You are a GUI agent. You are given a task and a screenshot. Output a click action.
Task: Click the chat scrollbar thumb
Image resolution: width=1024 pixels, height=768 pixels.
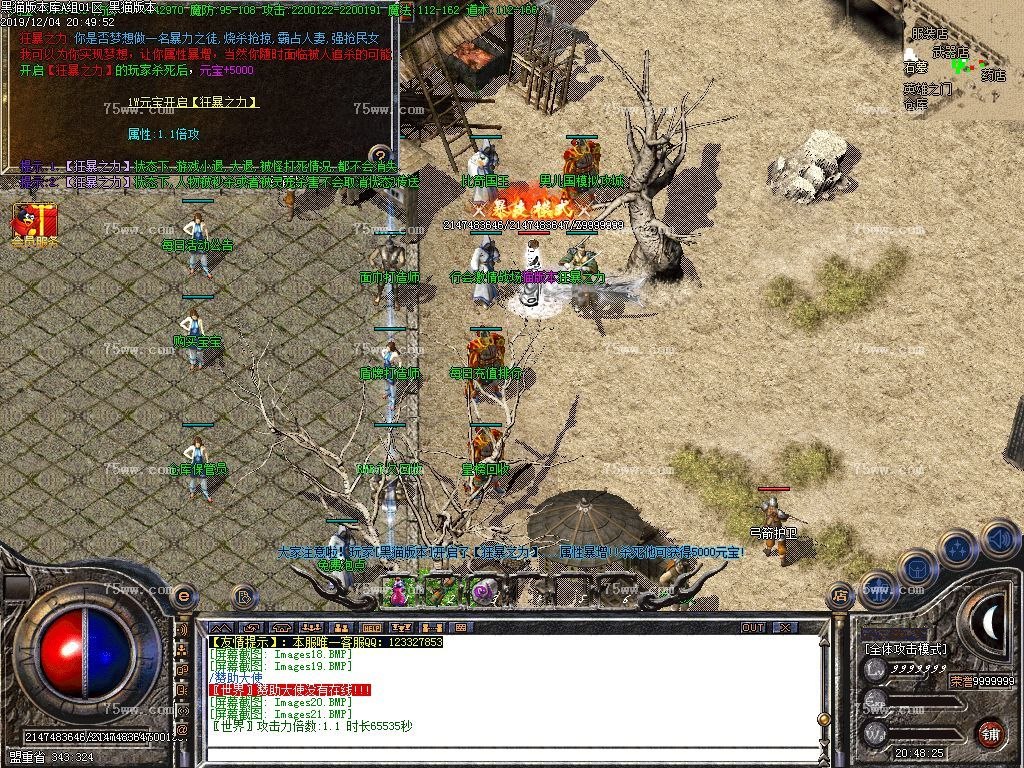click(x=822, y=718)
